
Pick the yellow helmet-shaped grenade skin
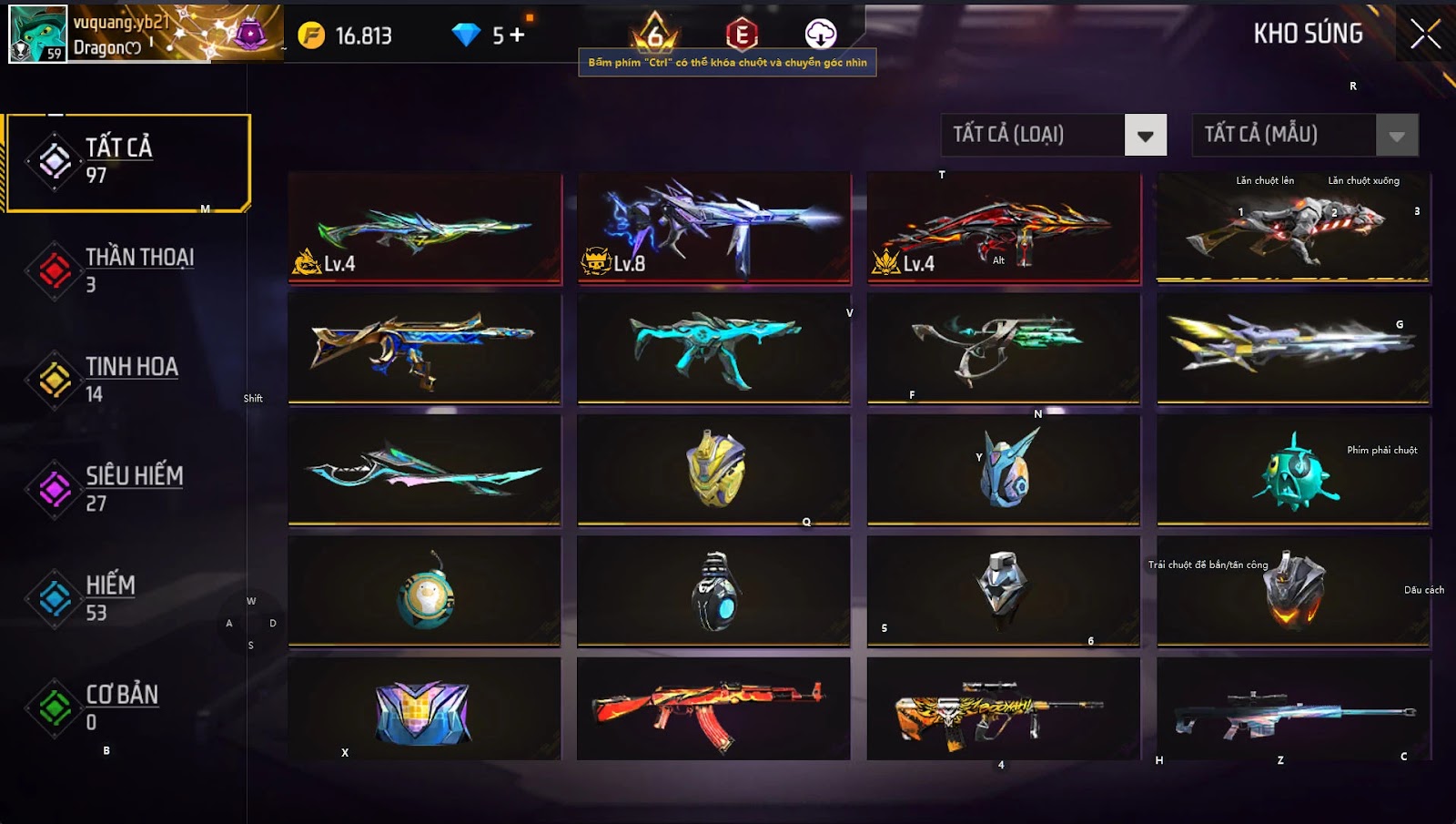pos(714,469)
